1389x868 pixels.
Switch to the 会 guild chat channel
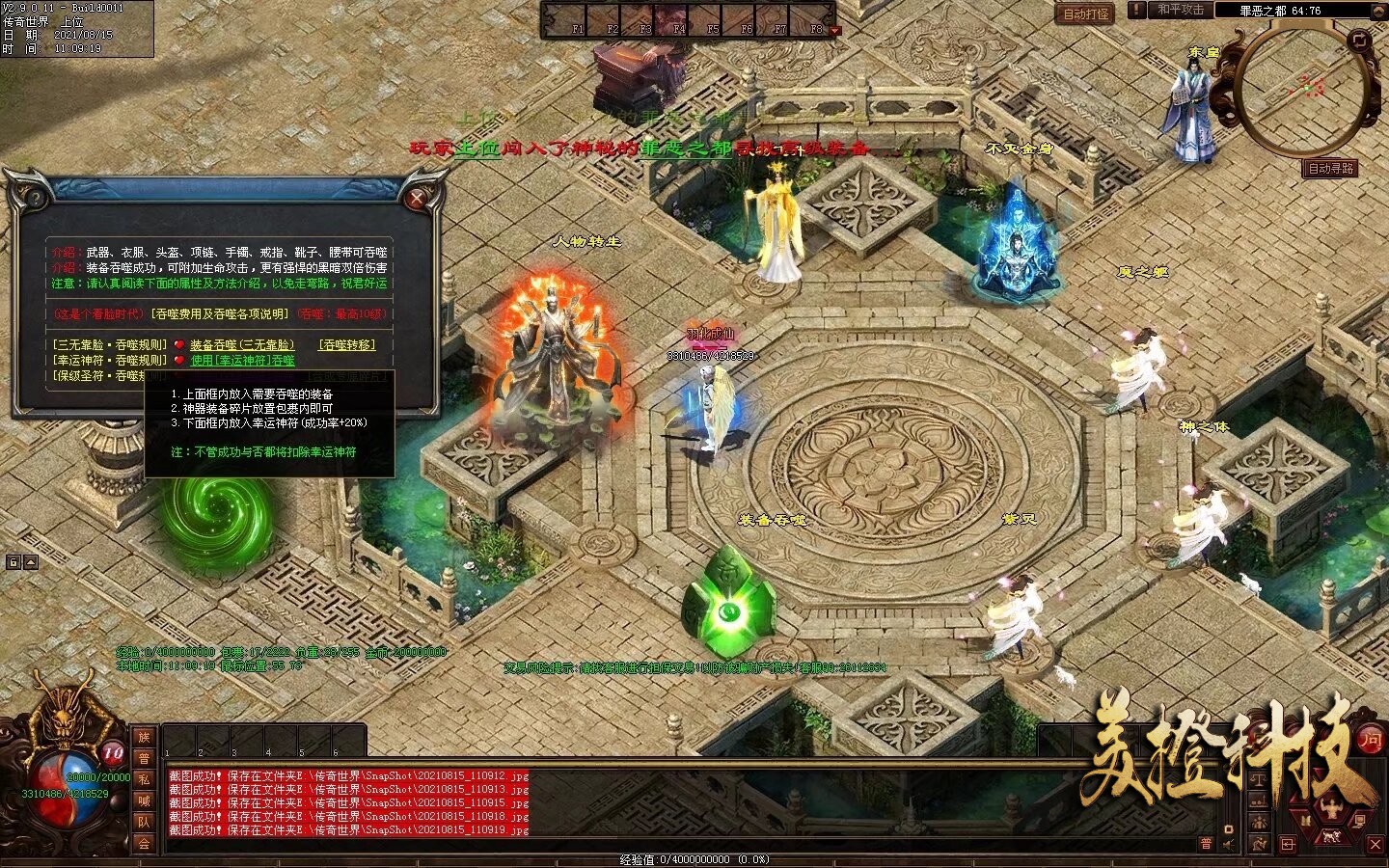(144, 844)
